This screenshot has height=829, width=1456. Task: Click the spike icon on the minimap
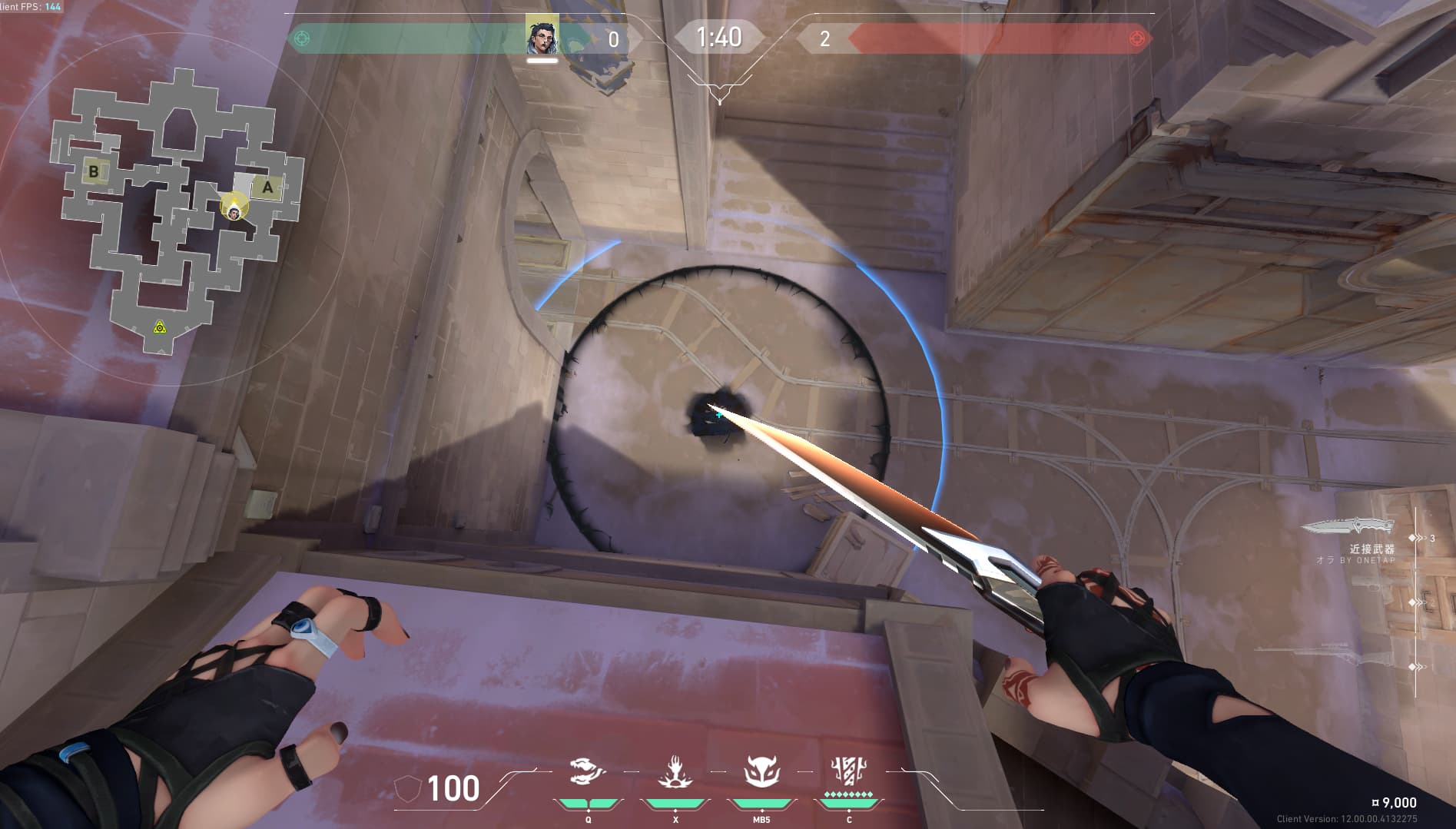pyautogui.click(x=159, y=327)
